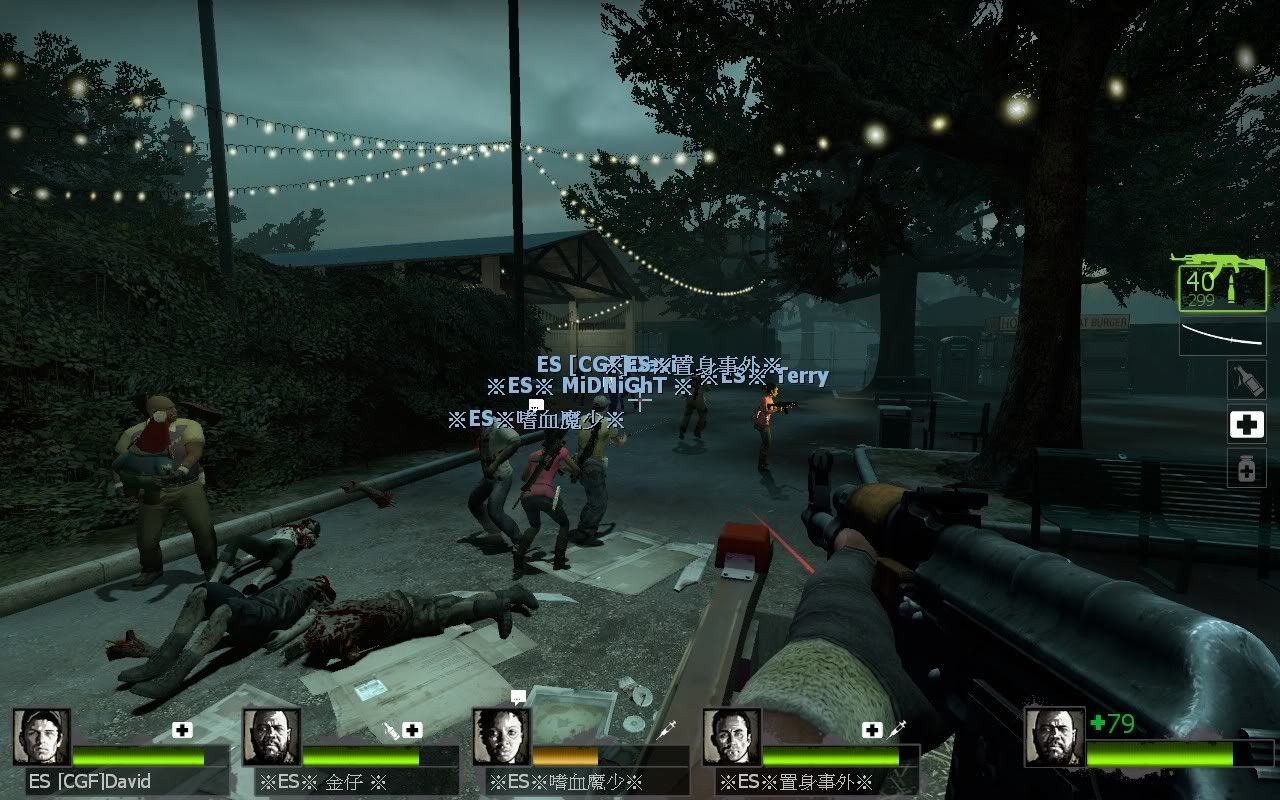The width and height of the screenshot is (1280, 800).
Task: Select teammate 金仔's portrait
Action: [272, 737]
